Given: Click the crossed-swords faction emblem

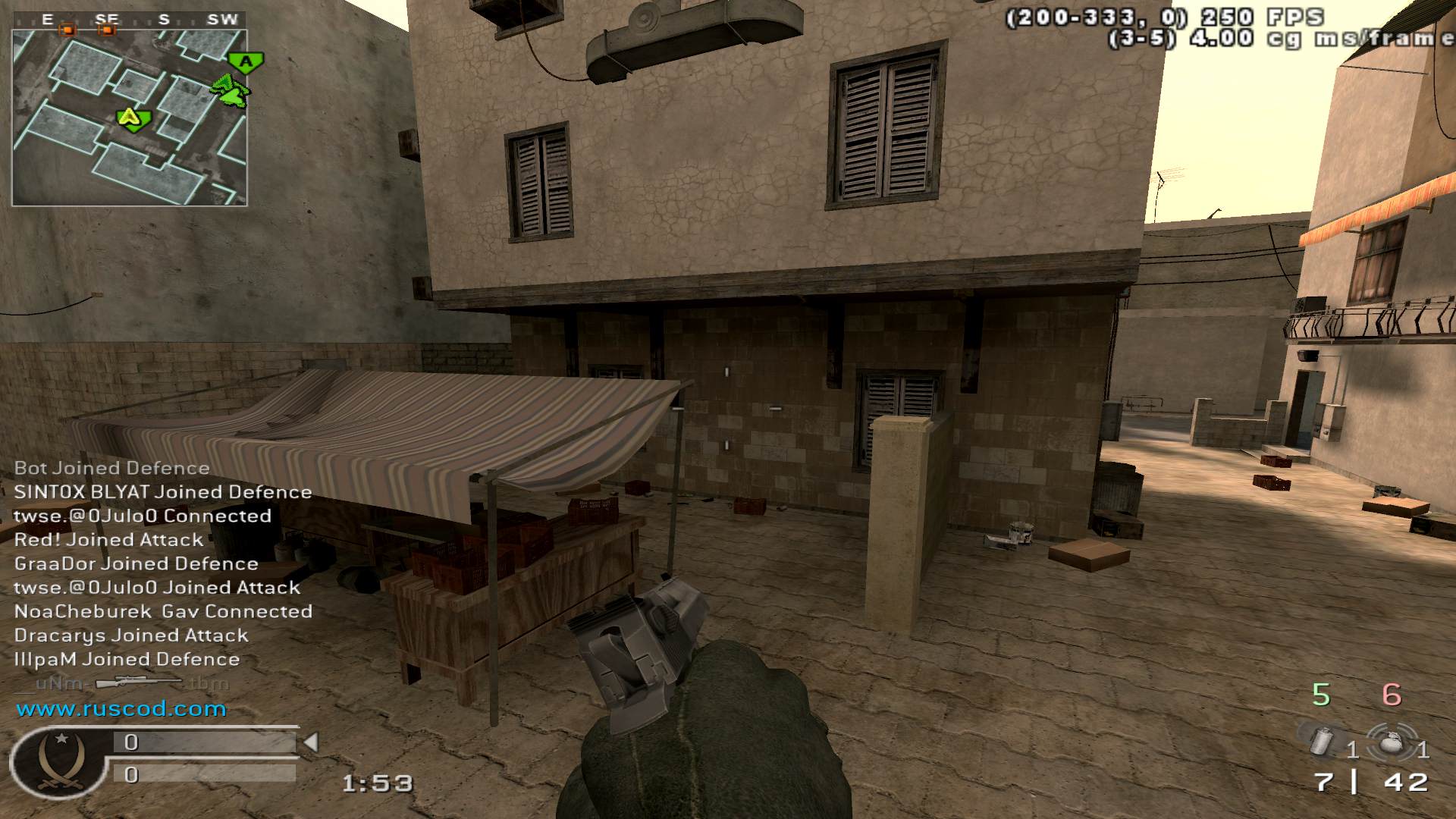Looking at the screenshot, I should [x=59, y=762].
